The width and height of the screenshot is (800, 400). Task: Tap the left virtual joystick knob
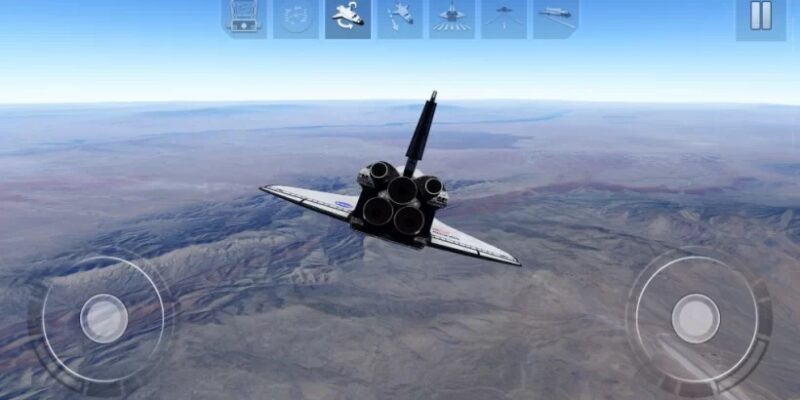point(104,318)
